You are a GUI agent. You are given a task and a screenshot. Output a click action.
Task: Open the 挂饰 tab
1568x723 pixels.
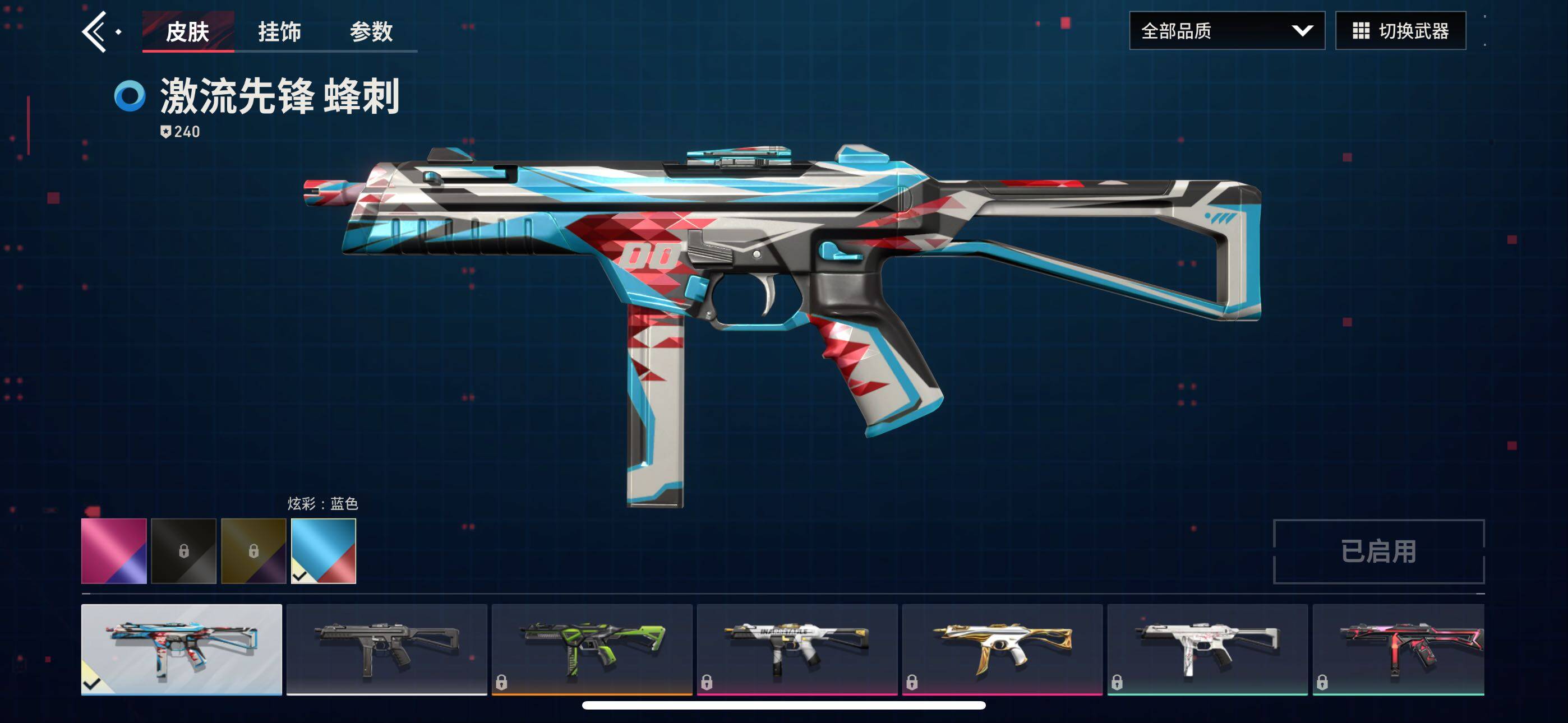[279, 31]
